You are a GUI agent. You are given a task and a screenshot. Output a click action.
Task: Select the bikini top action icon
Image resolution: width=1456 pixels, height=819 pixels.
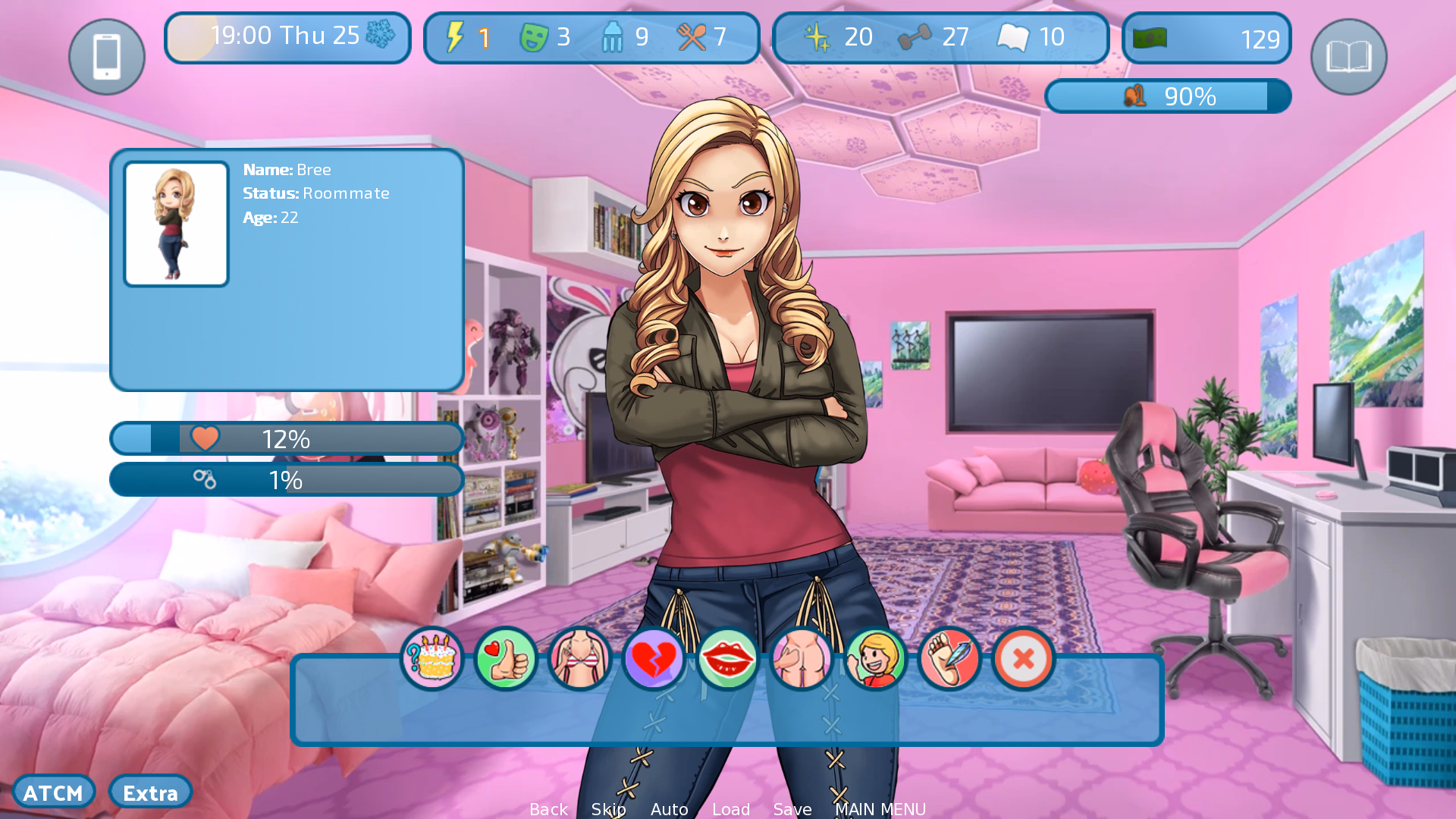pyautogui.click(x=579, y=658)
